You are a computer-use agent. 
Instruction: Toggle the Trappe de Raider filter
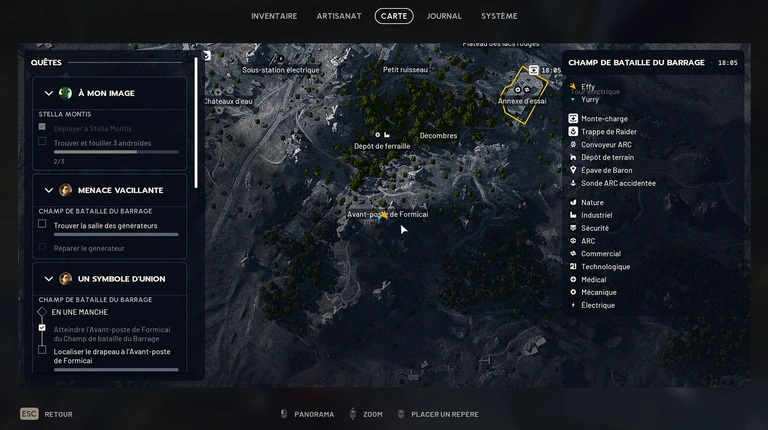(608, 132)
